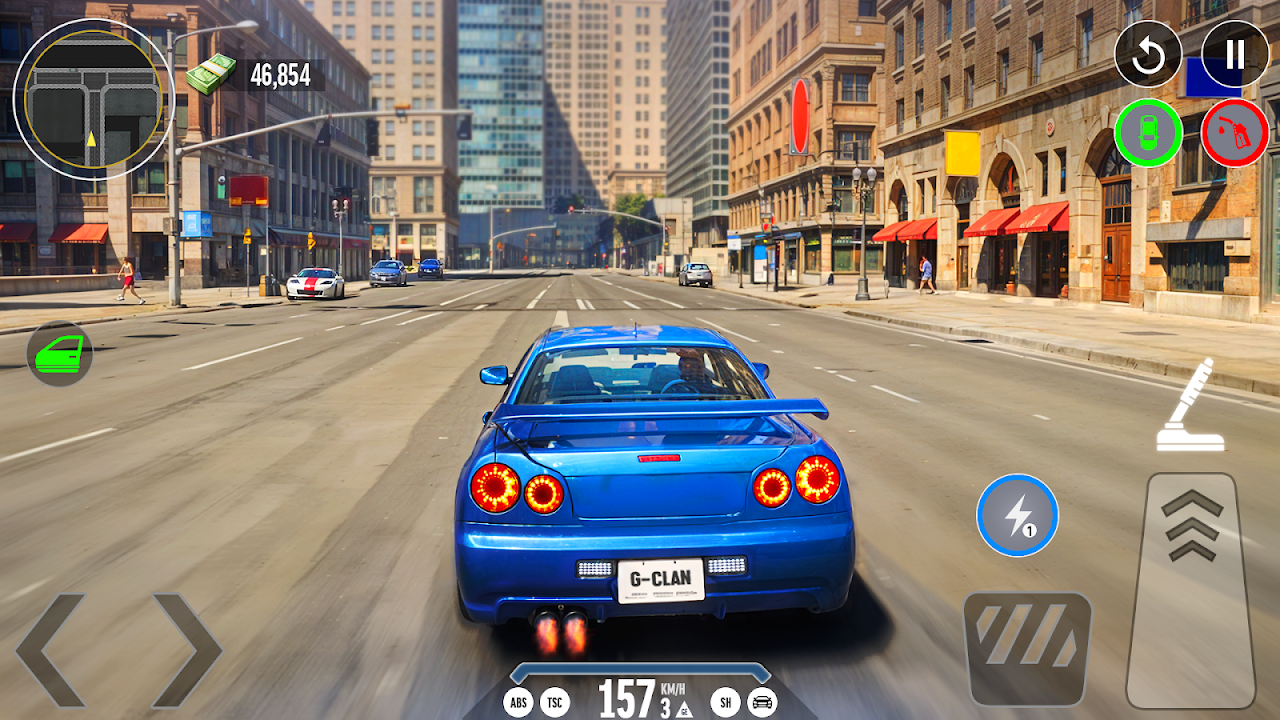Click the city minimap

point(93,99)
